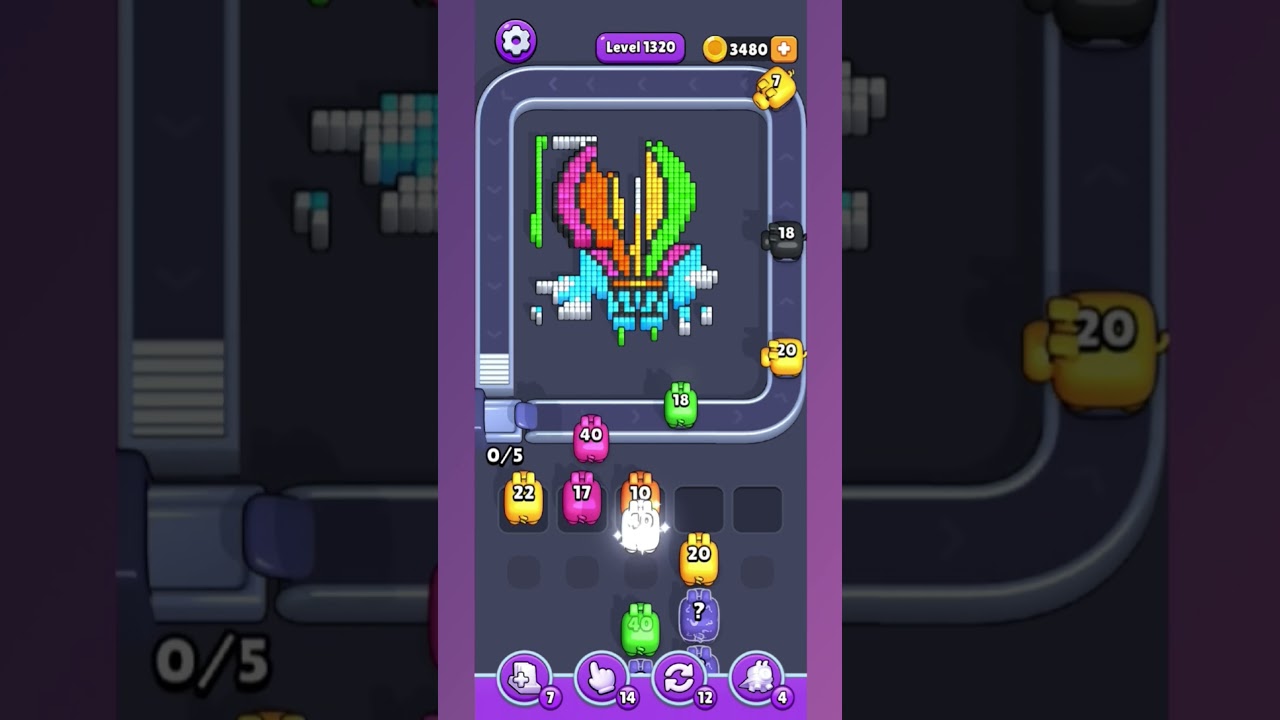The image size is (1280, 720).
Task: Tap the yellow 20 piece on the right track
Action: tap(785, 352)
